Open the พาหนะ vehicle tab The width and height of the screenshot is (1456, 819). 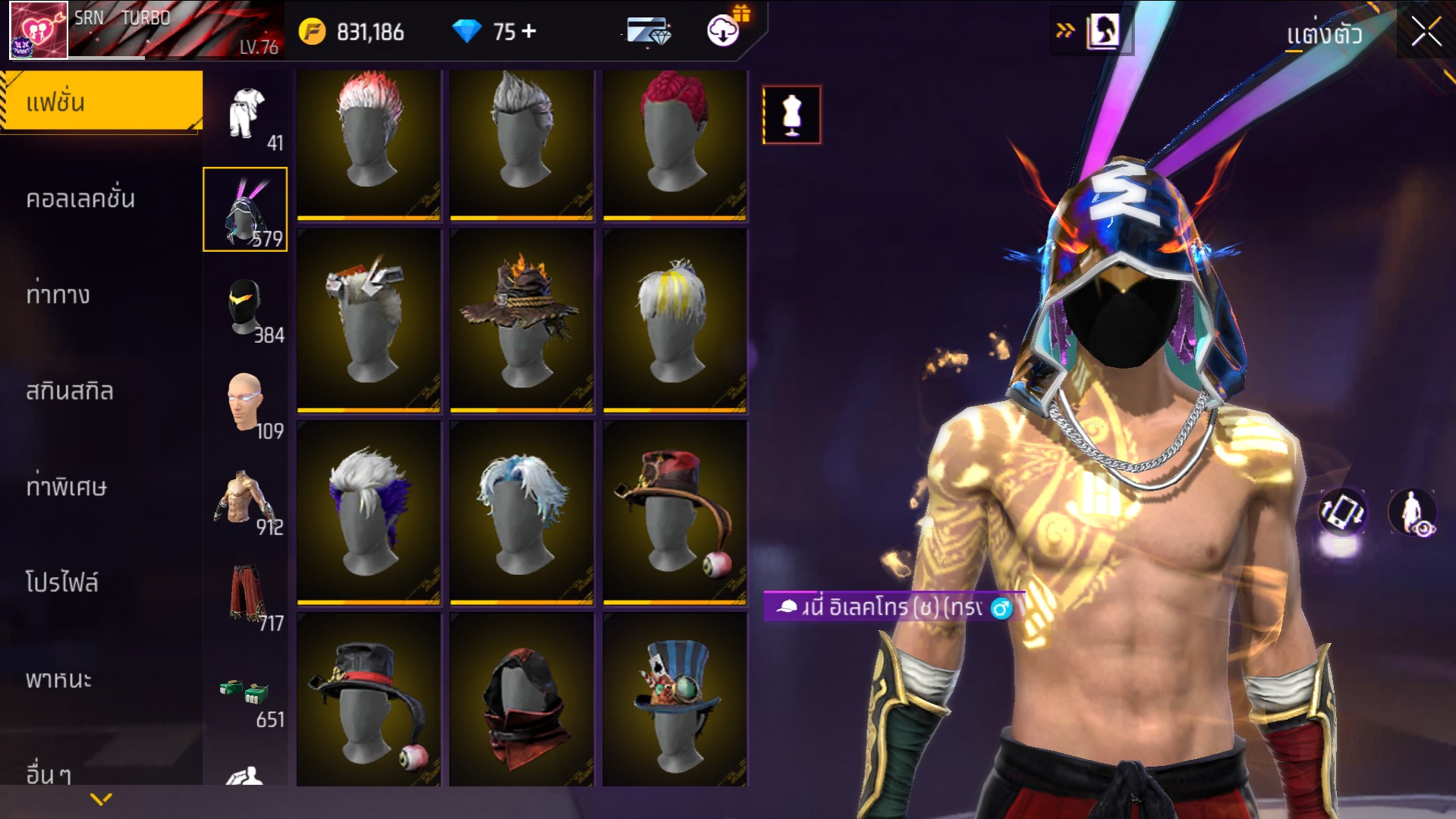click(x=58, y=679)
